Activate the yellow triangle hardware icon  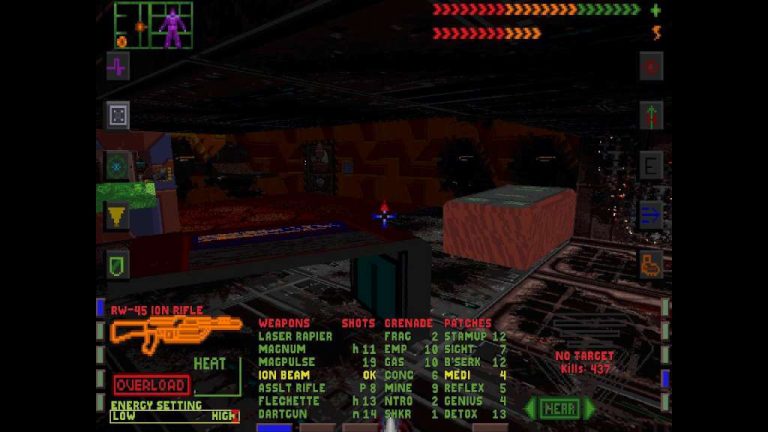[x=118, y=214]
